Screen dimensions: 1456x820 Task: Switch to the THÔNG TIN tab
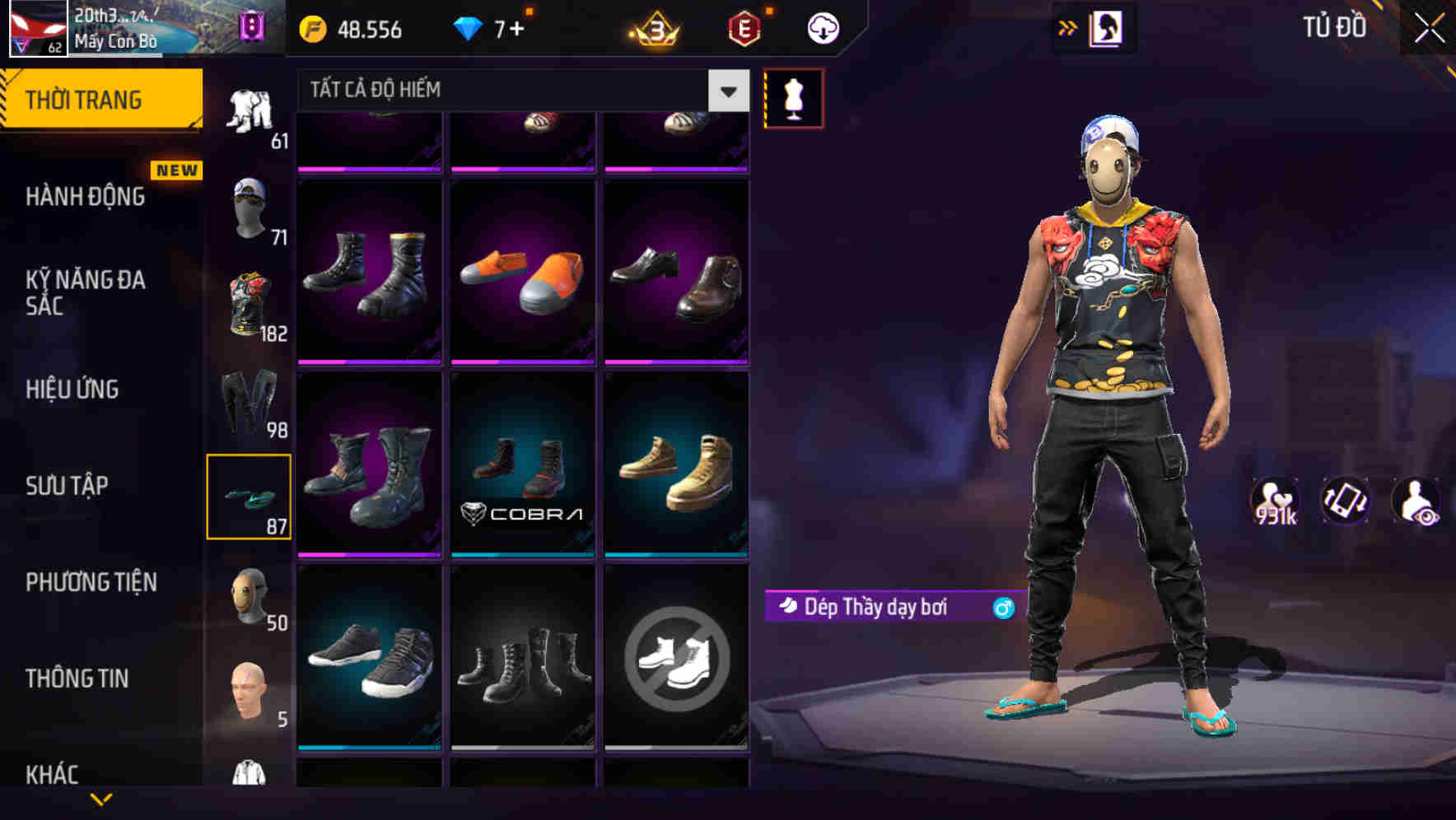point(77,678)
